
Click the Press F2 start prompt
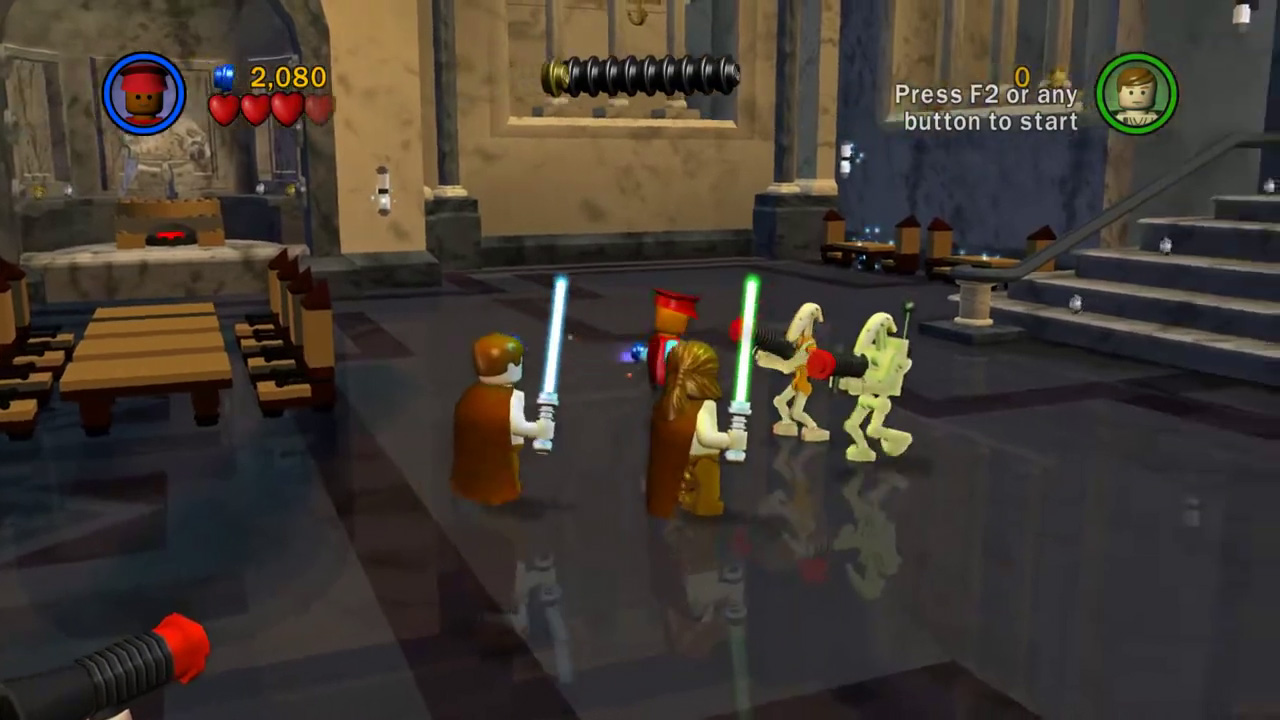pyautogui.click(x=990, y=108)
